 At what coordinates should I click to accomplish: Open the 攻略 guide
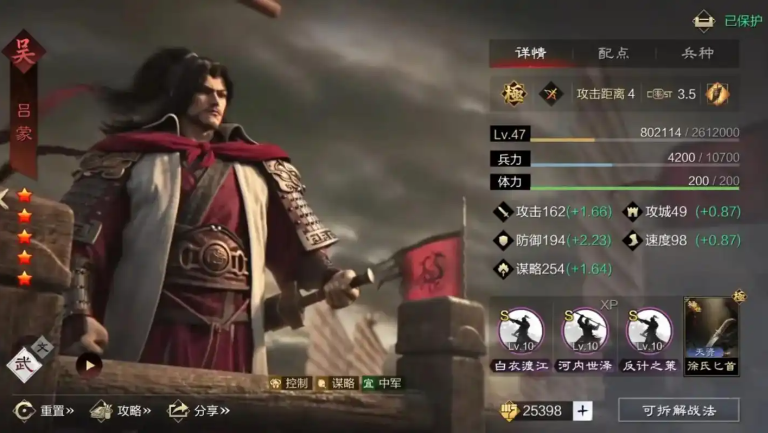120,410
